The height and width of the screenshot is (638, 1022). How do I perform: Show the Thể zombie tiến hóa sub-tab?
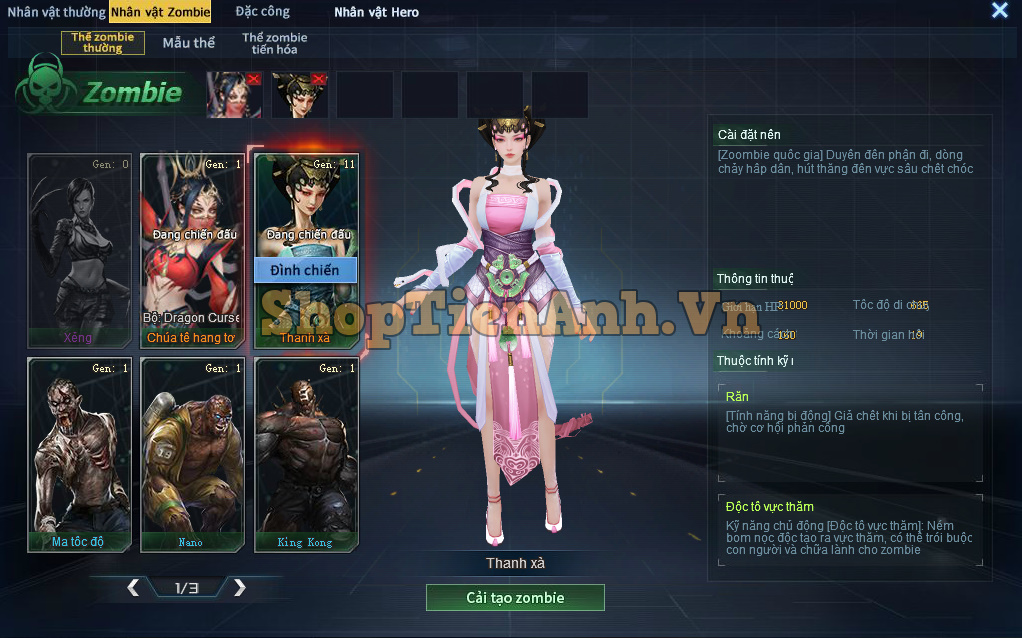[x=275, y=43]
